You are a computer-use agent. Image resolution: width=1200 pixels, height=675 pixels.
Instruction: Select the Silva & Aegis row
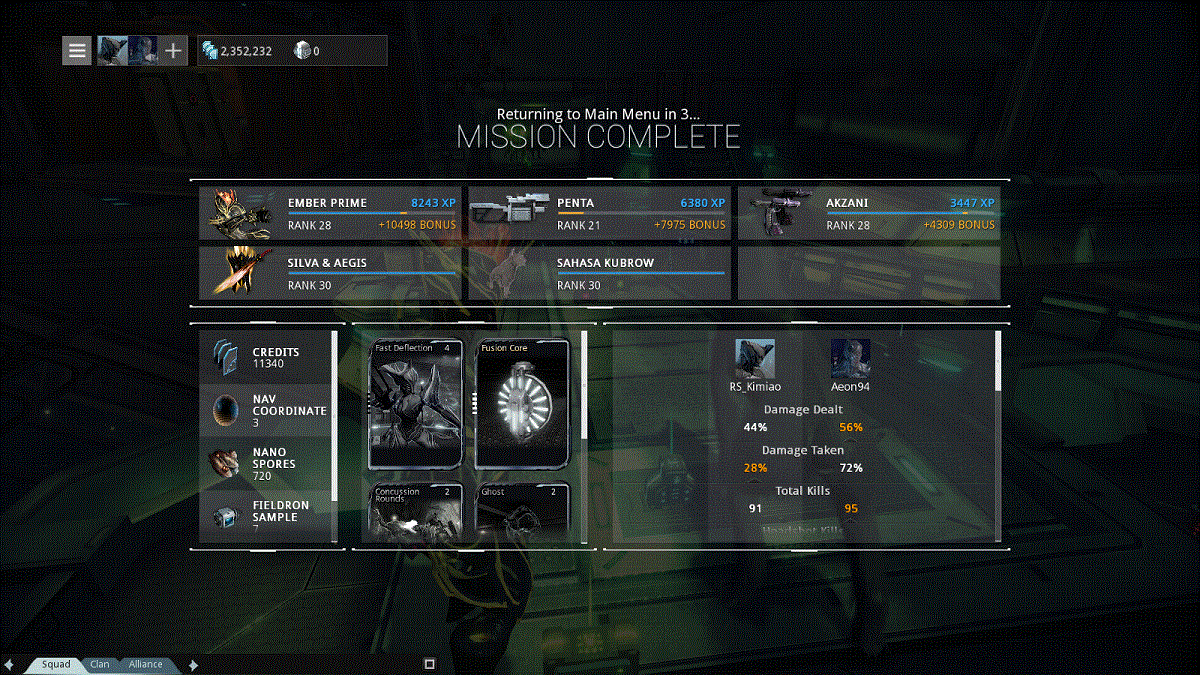[x=330, y=274]
